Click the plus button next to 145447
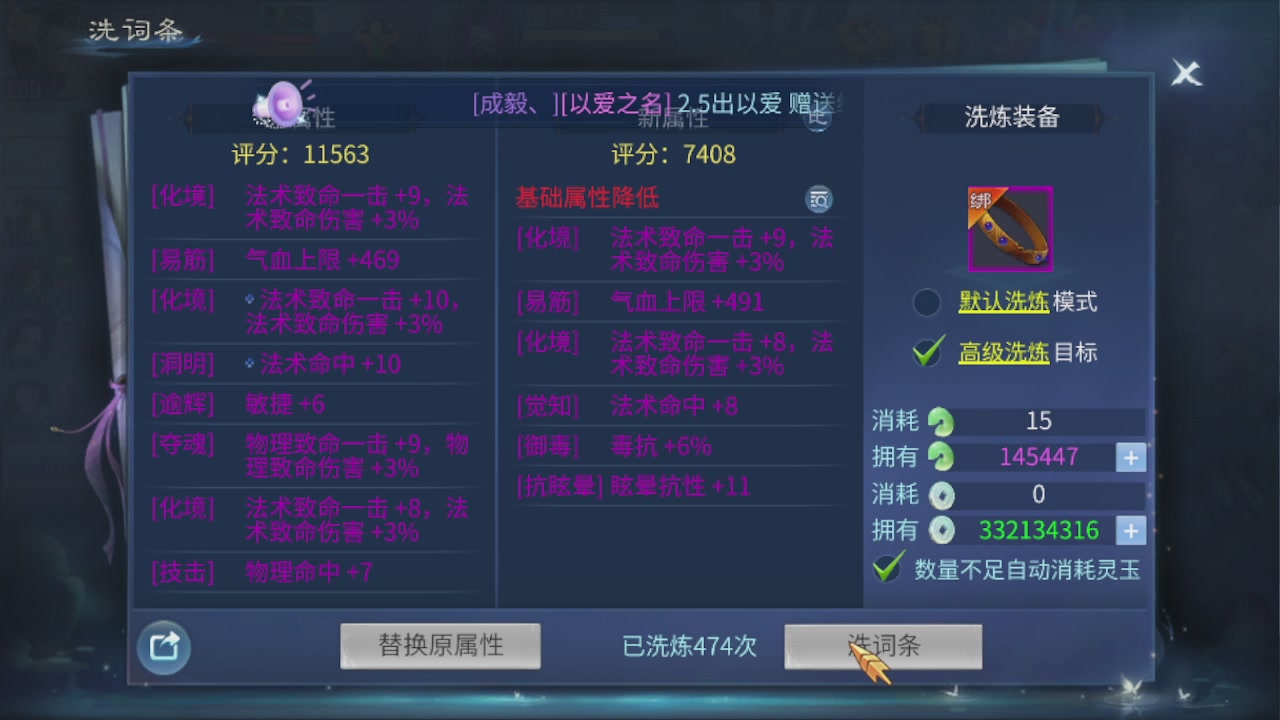This screenshot has width=1280, height=720. tap(1130, 458)
